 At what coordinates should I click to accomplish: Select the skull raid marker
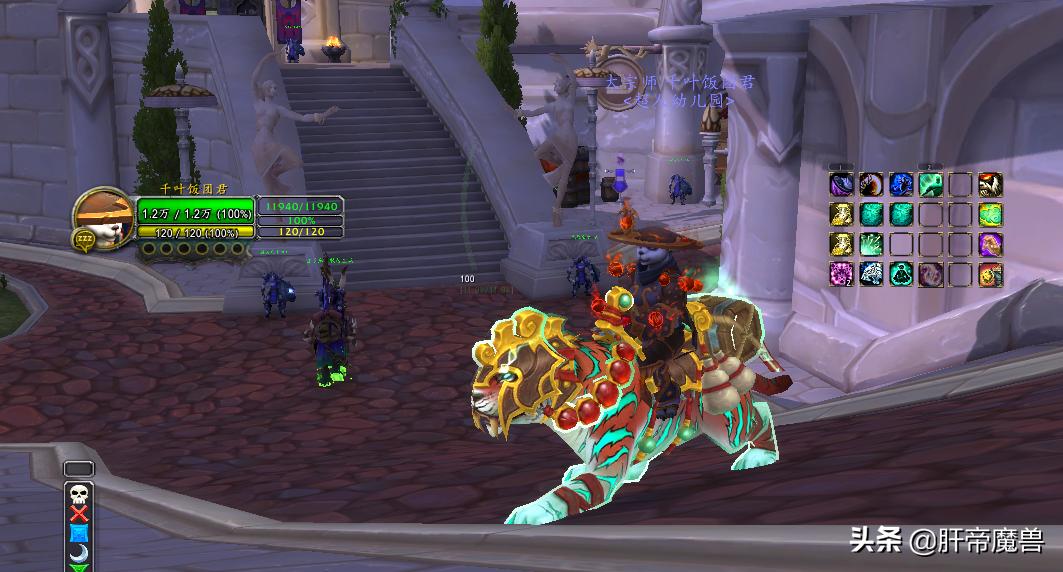(78, 493)
